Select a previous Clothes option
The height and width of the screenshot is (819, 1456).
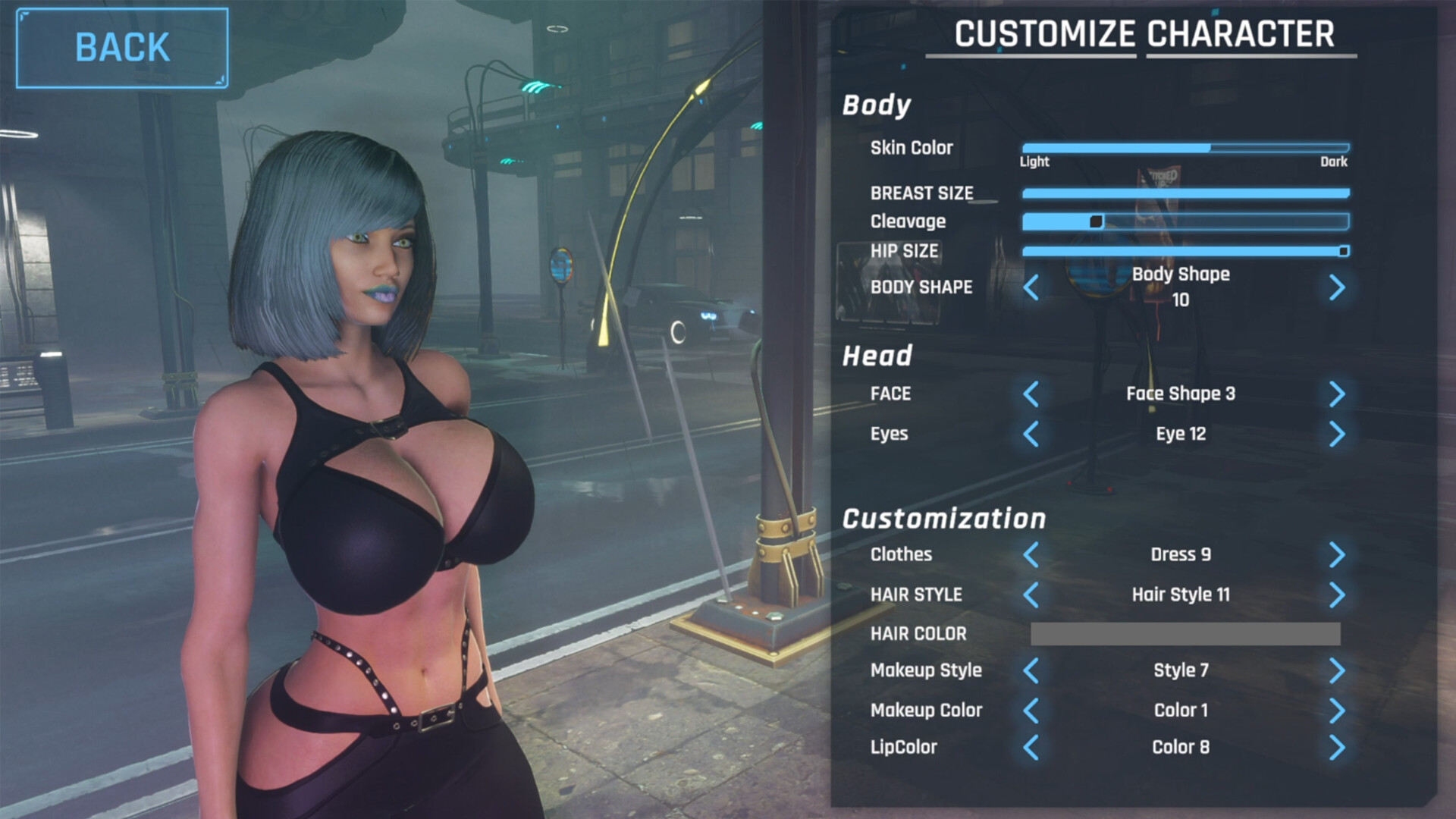pos(1030,555)
